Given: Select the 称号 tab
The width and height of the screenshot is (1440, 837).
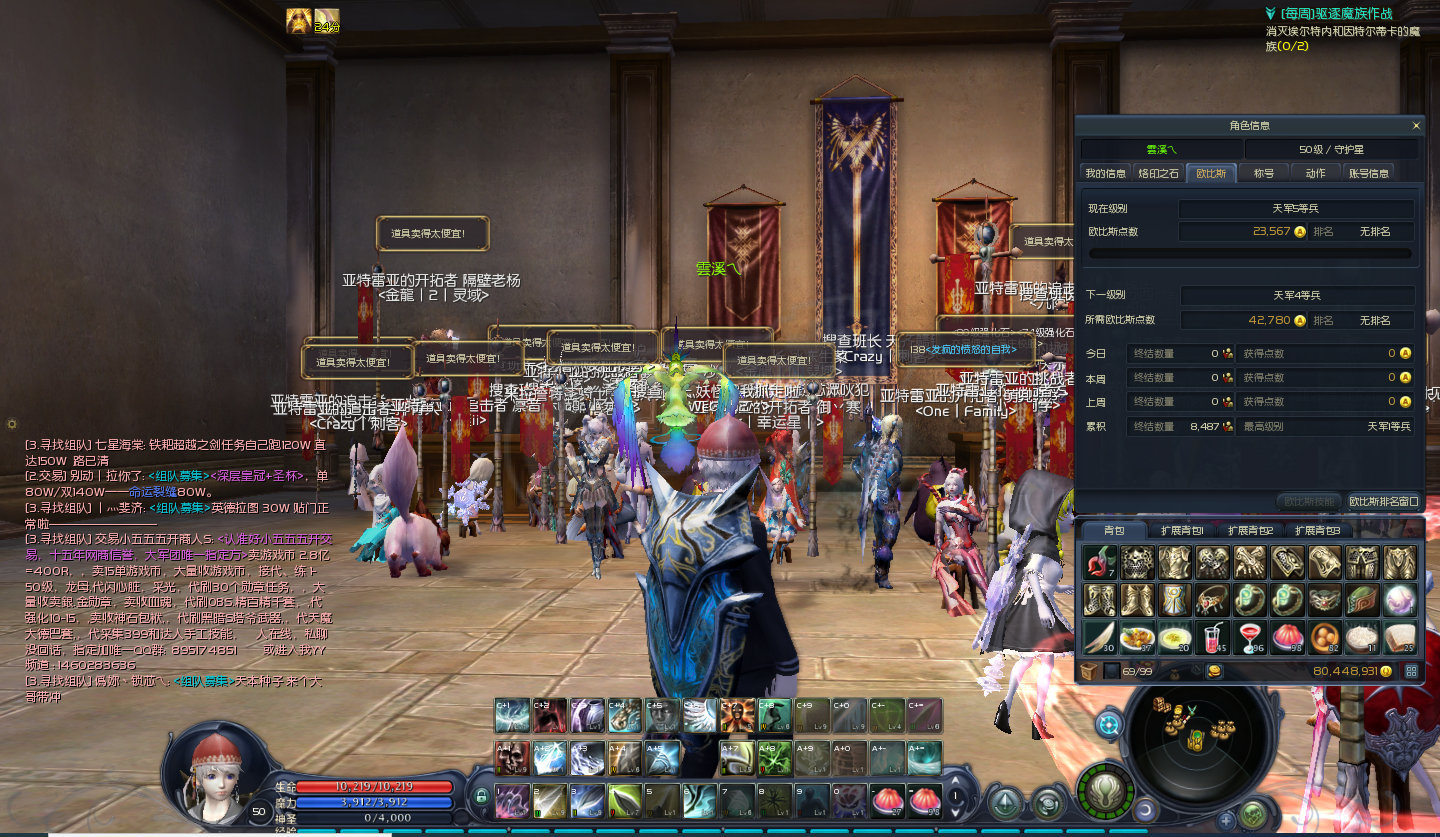Looking at the screenshot, I should 1264,173.
